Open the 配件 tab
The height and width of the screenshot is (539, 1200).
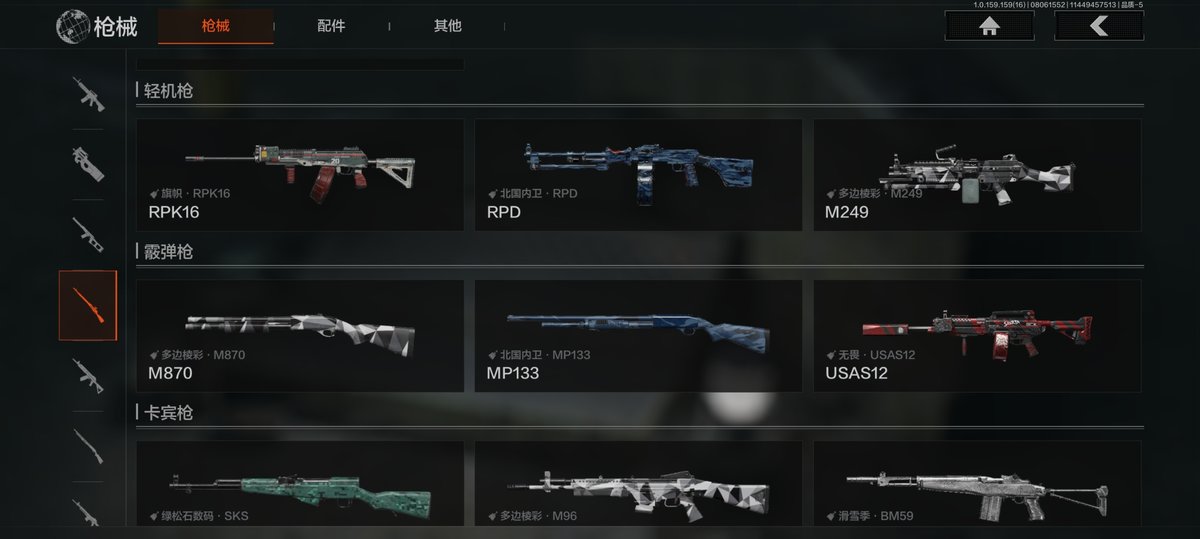pyautogui.click(x=331, y=26)
